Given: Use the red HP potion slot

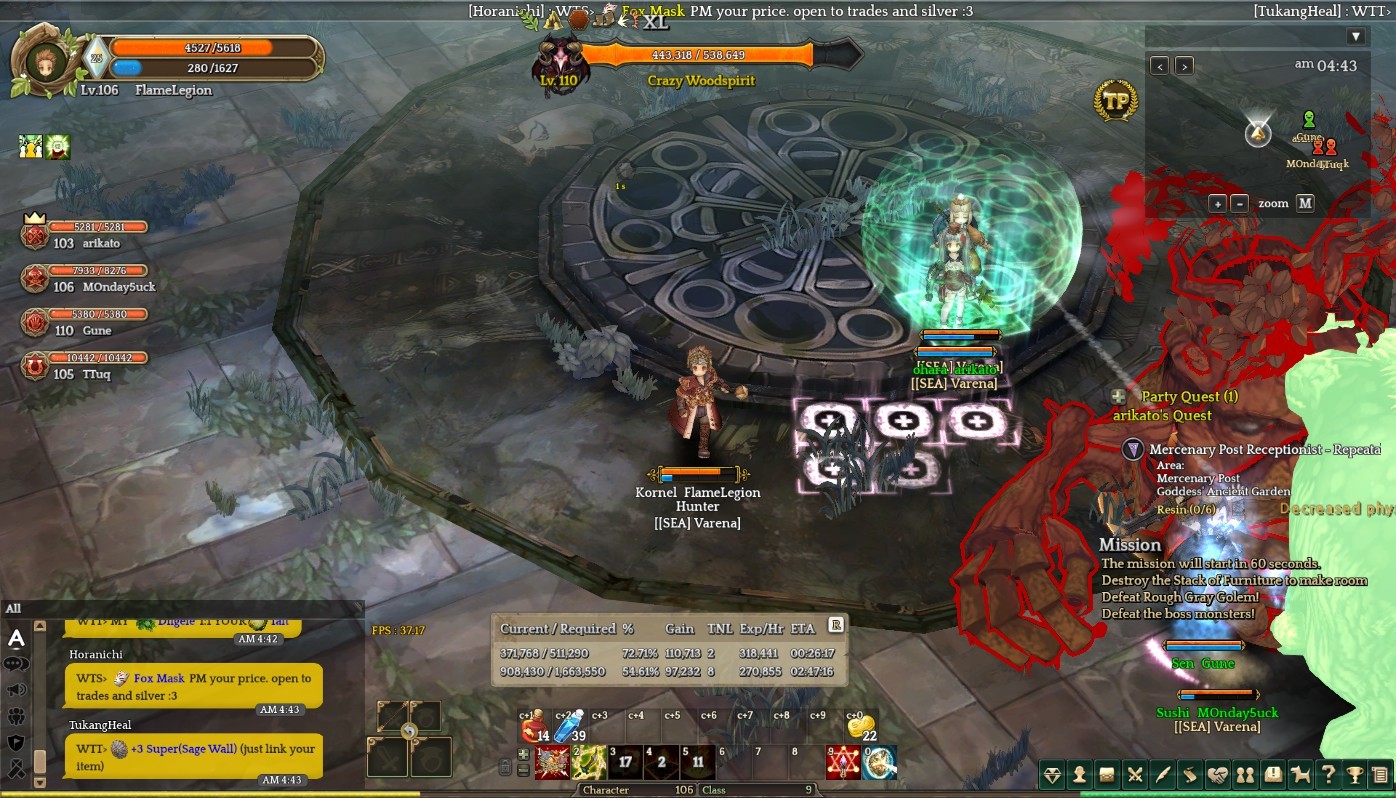Looking at the screenshot, I should (532, 728).
